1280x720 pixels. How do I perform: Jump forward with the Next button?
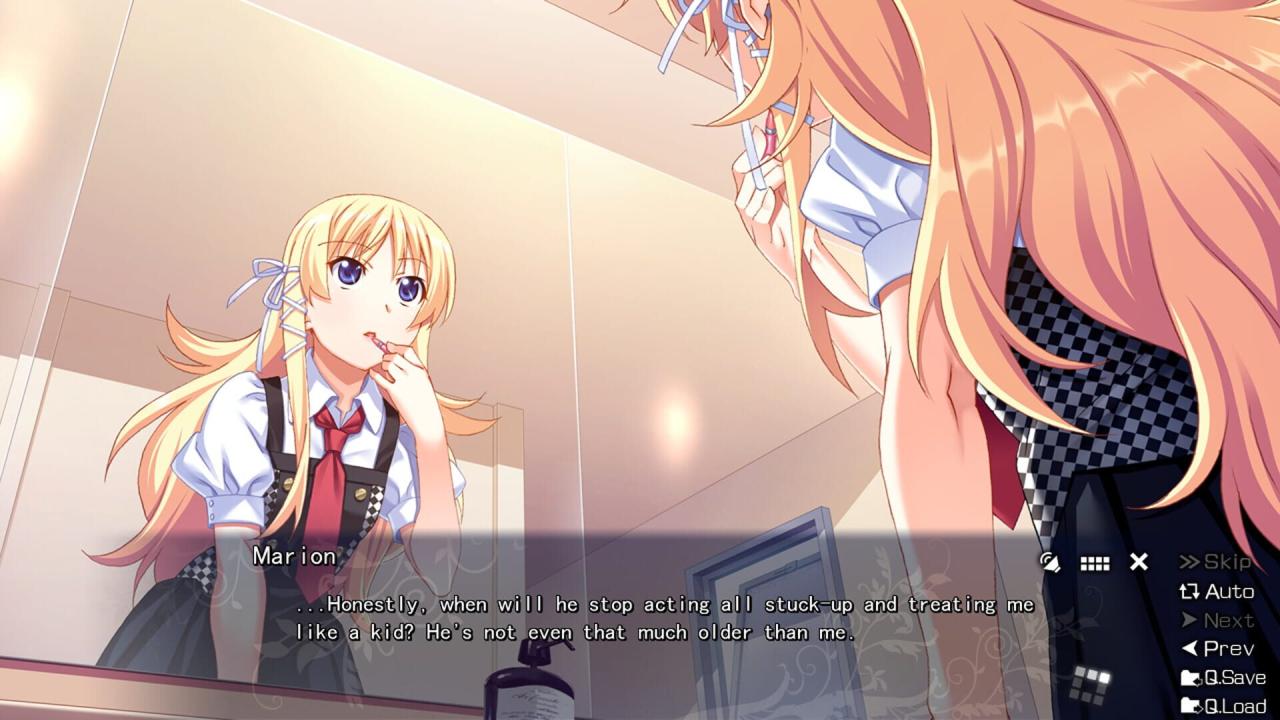tap(1216, 620)
